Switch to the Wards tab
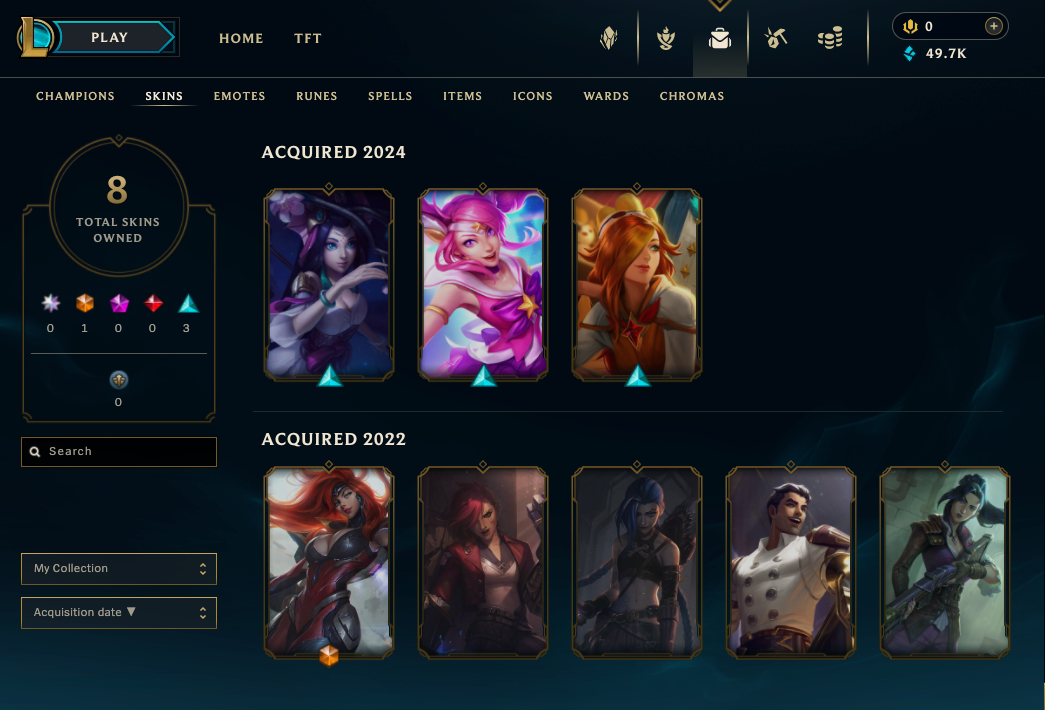Image resolution: width=1045 pixels, height=710 pixels. tap(606, 96)
